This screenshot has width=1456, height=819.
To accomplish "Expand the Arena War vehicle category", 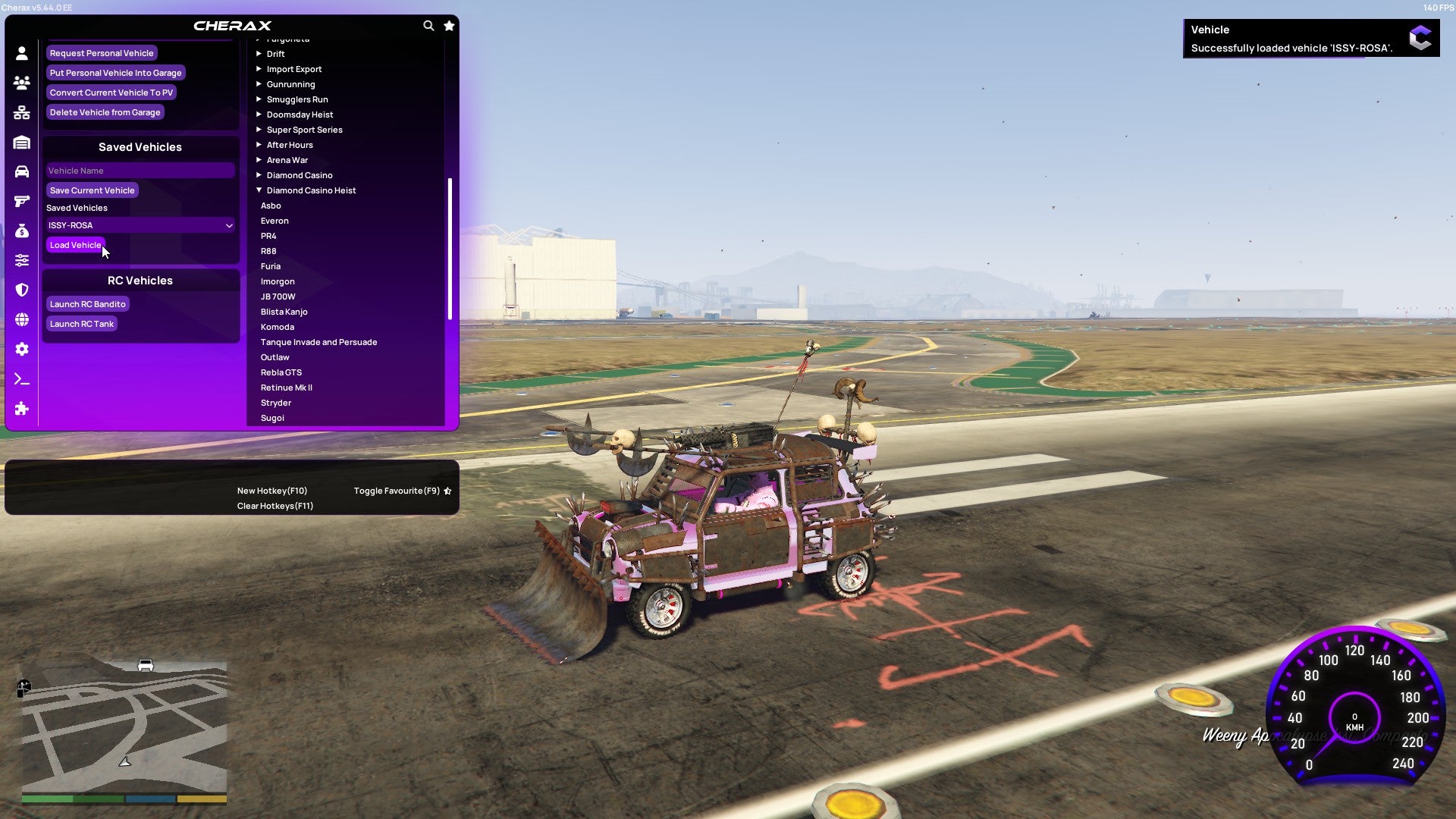I will click(x=287, y=160).
